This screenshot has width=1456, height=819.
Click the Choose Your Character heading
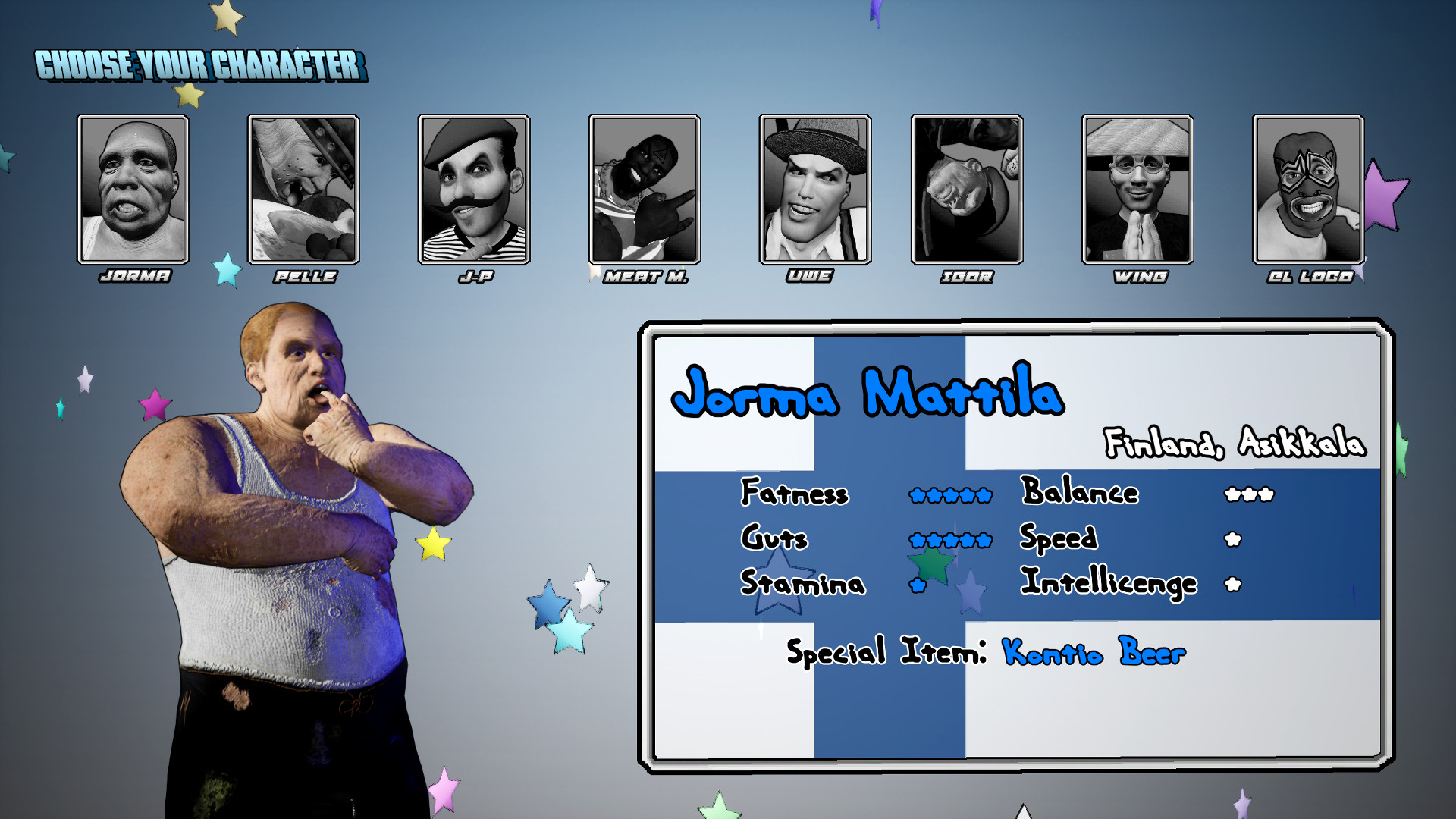pos(201,64)
